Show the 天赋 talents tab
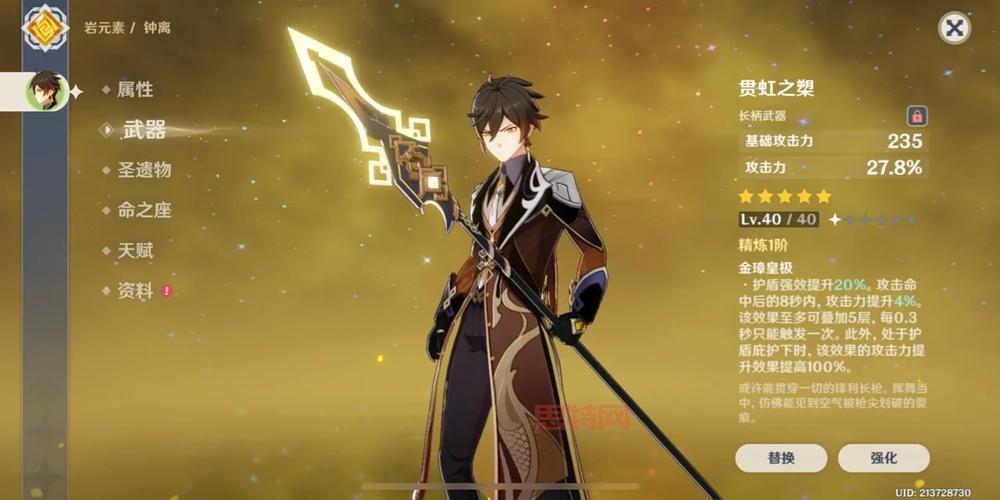This screenshot has width=1000, height=500. [x=135, y=250]
